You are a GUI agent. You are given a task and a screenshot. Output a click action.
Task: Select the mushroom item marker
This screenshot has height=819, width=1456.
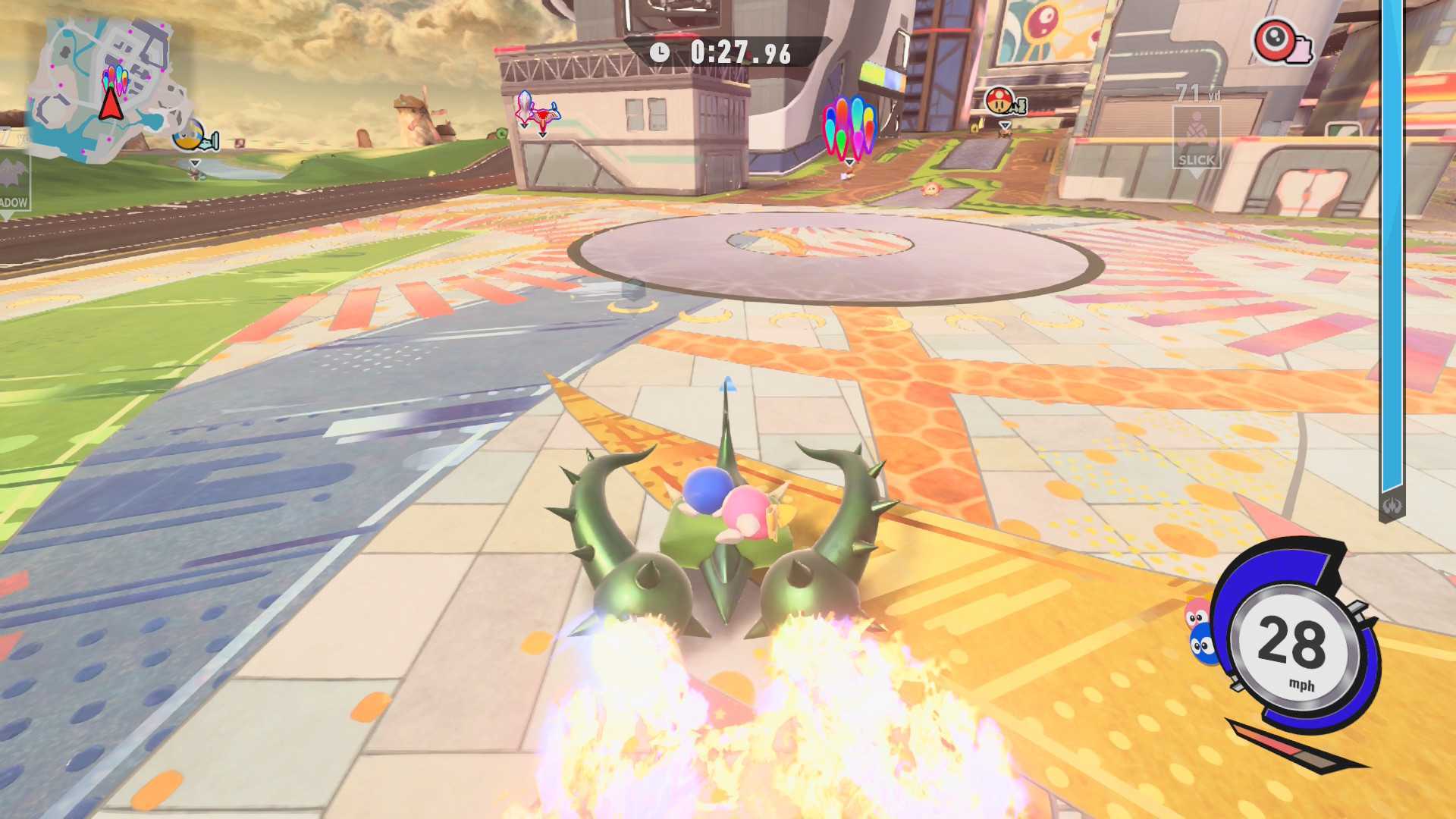(1003, 102)
